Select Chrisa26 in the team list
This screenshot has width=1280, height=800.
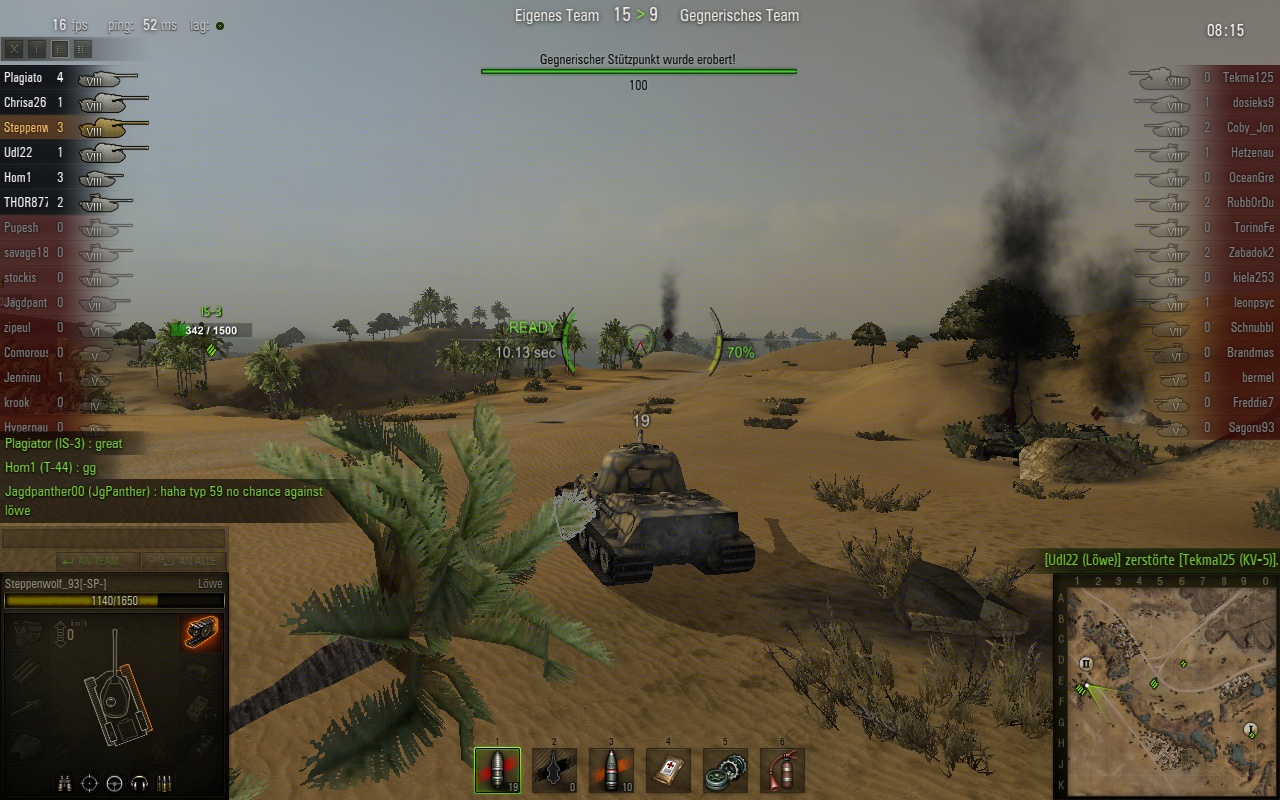click(25, 102)
